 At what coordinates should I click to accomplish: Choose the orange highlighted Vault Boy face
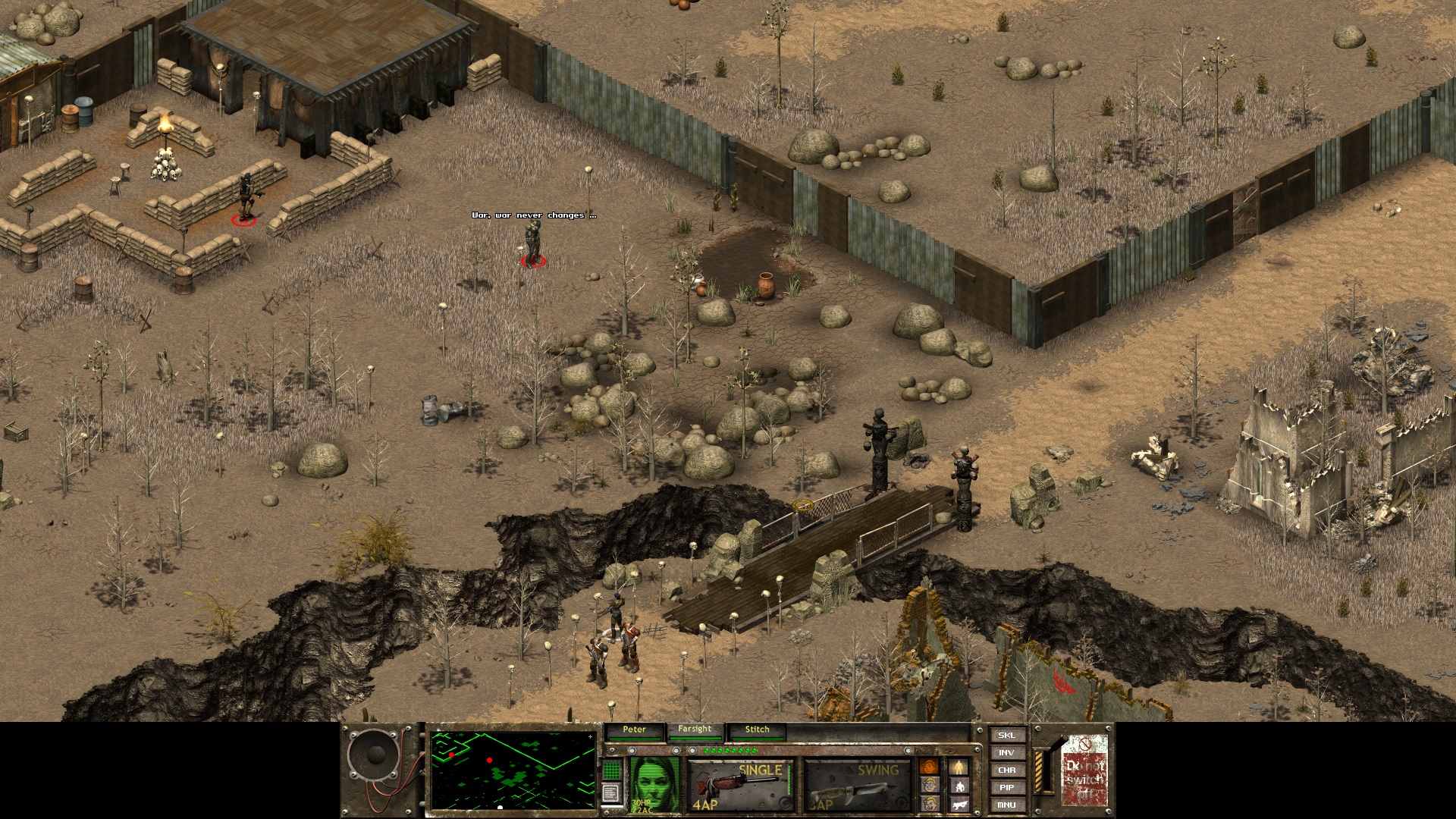[929, 767]
